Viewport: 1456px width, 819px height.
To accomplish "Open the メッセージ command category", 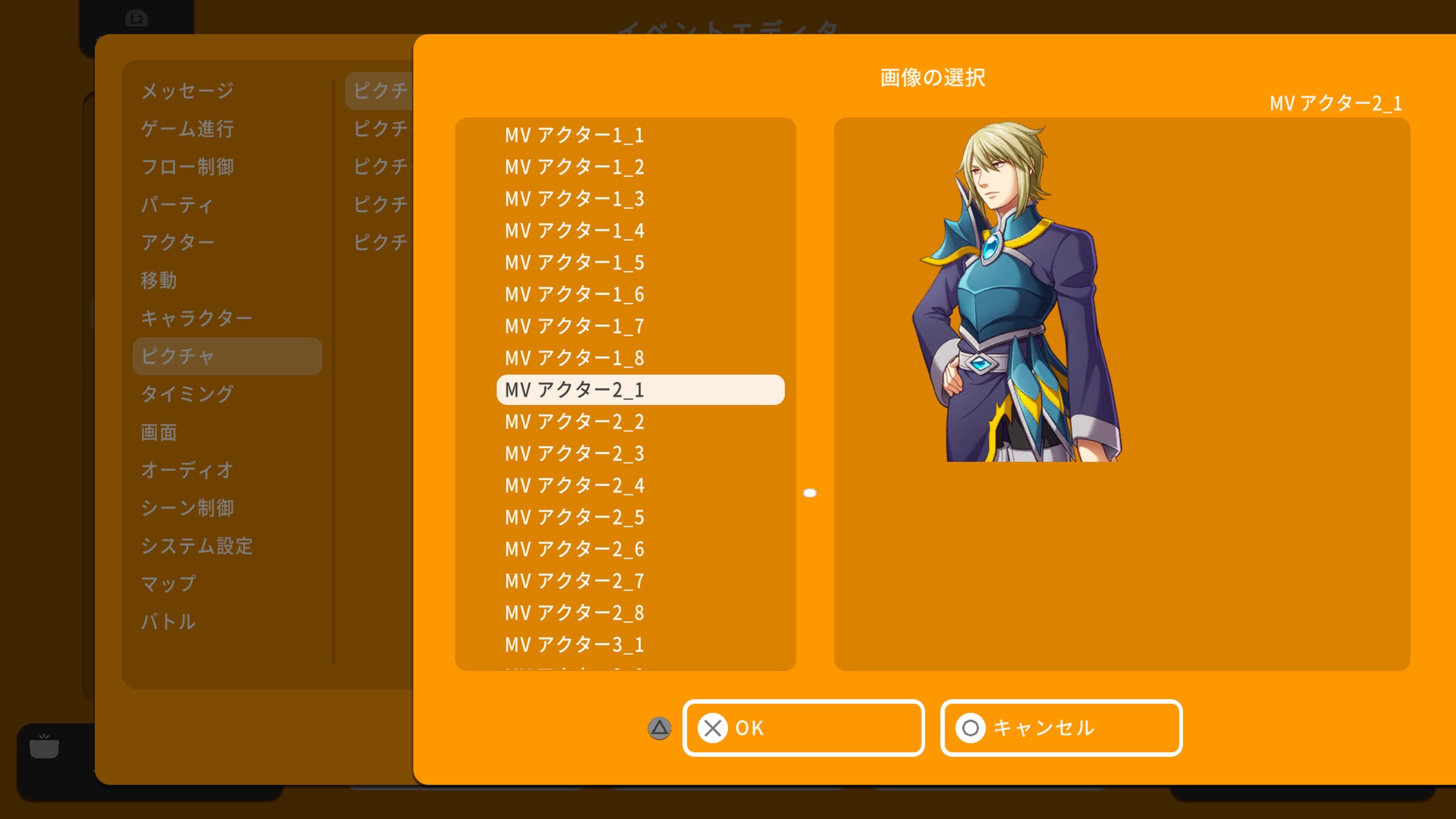I will point(187,91).
